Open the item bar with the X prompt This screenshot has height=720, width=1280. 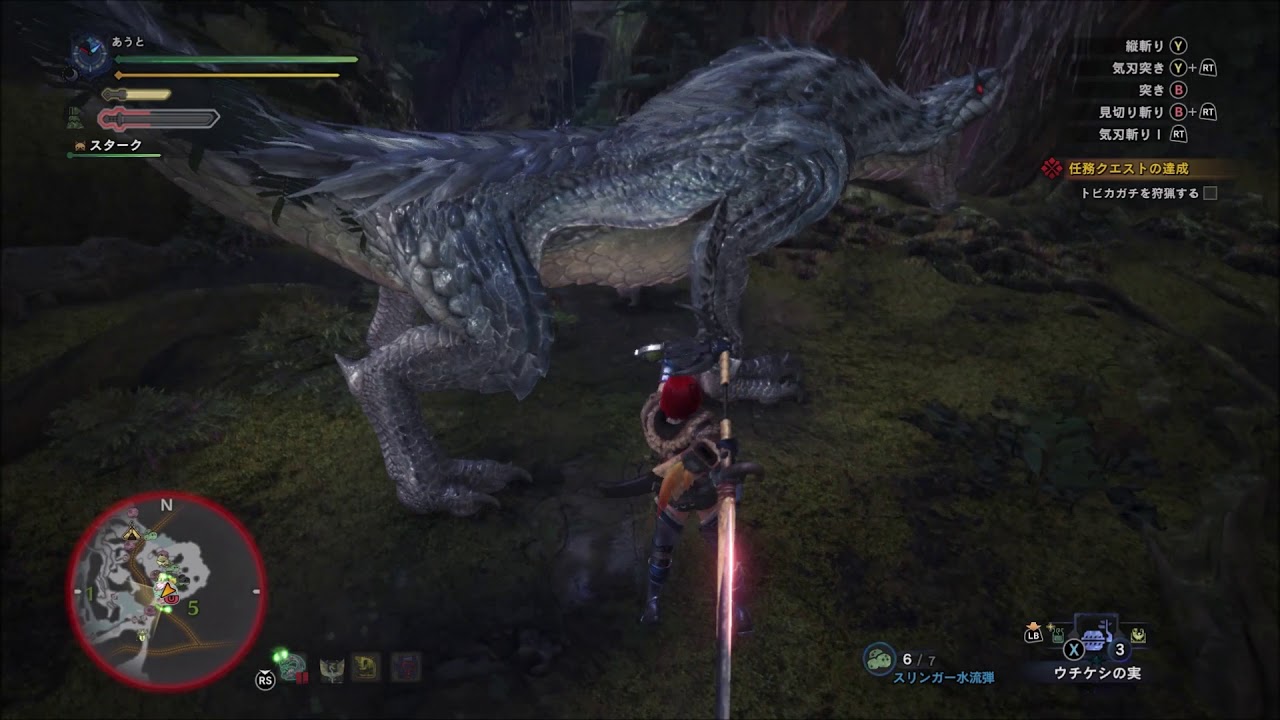pos(1074,650)
